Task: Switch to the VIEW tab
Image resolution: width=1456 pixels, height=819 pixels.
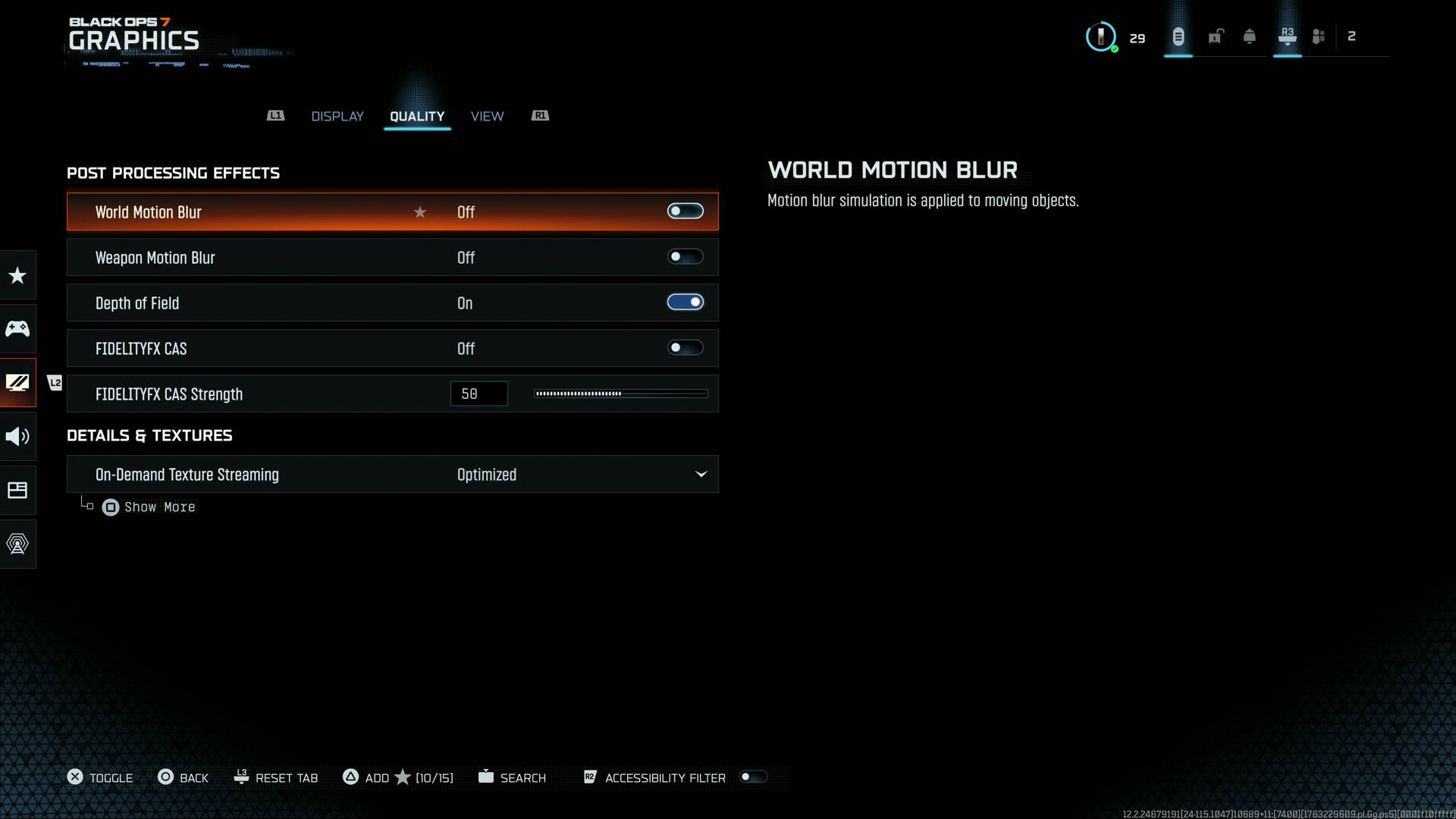Action: pos(488,116)
